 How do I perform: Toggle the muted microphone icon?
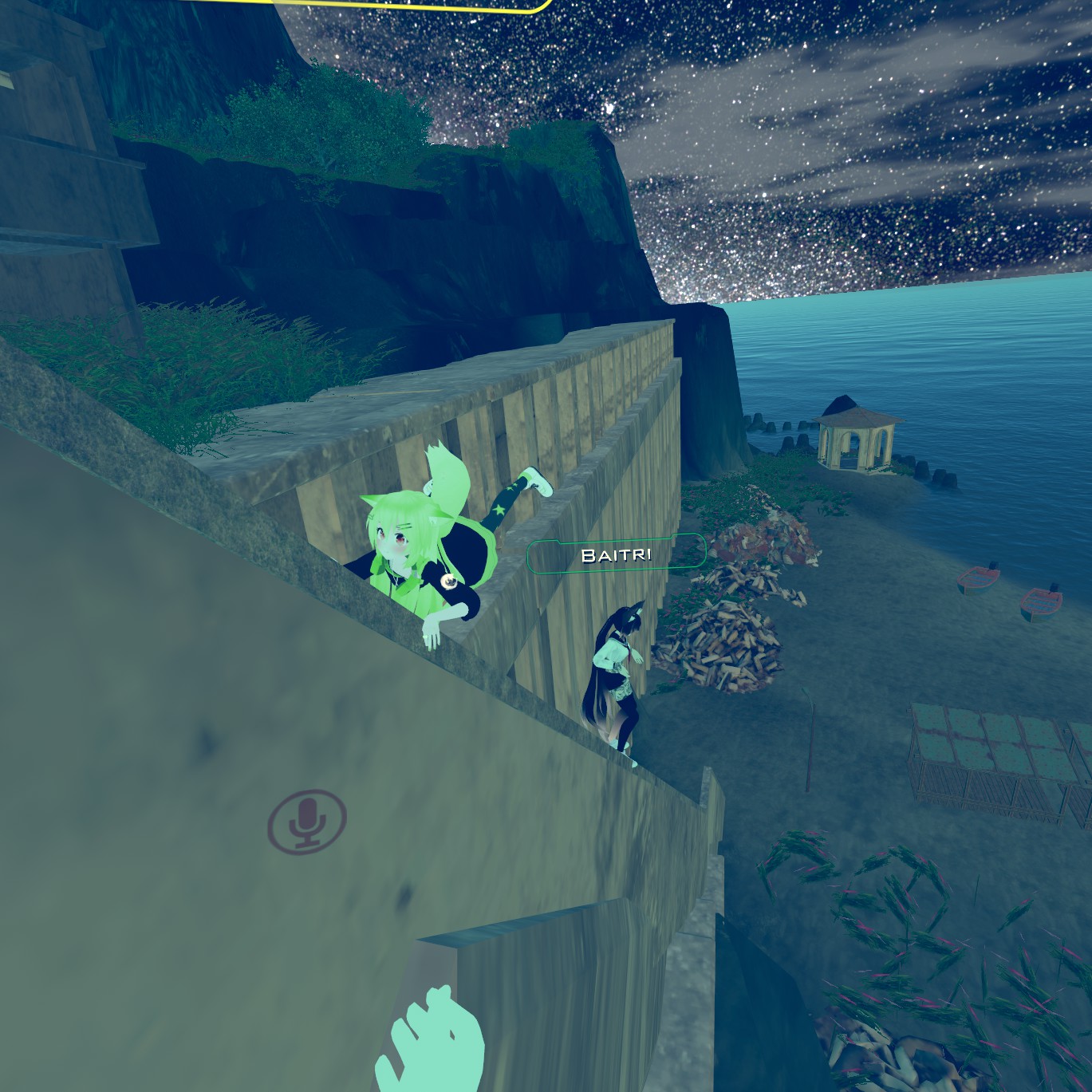tap(307, 822)
